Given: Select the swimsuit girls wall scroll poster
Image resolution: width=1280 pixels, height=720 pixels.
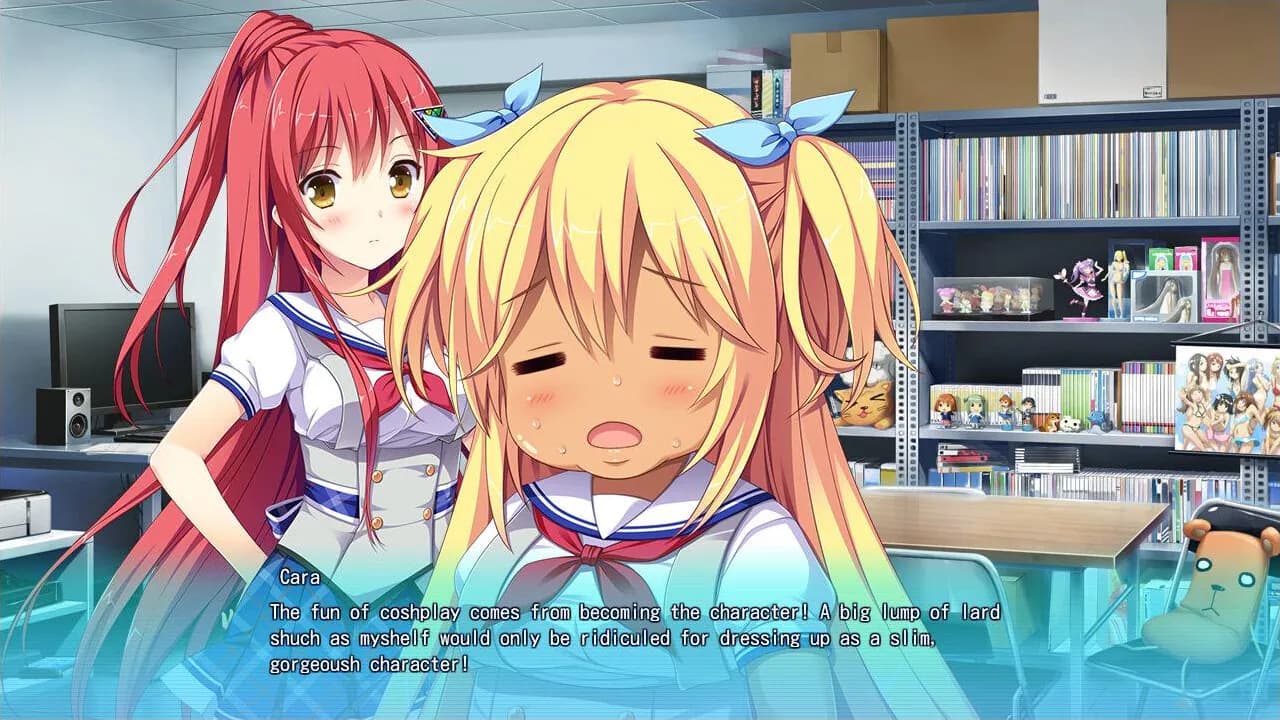Looking at the screenshot, I should (1225, 400).
